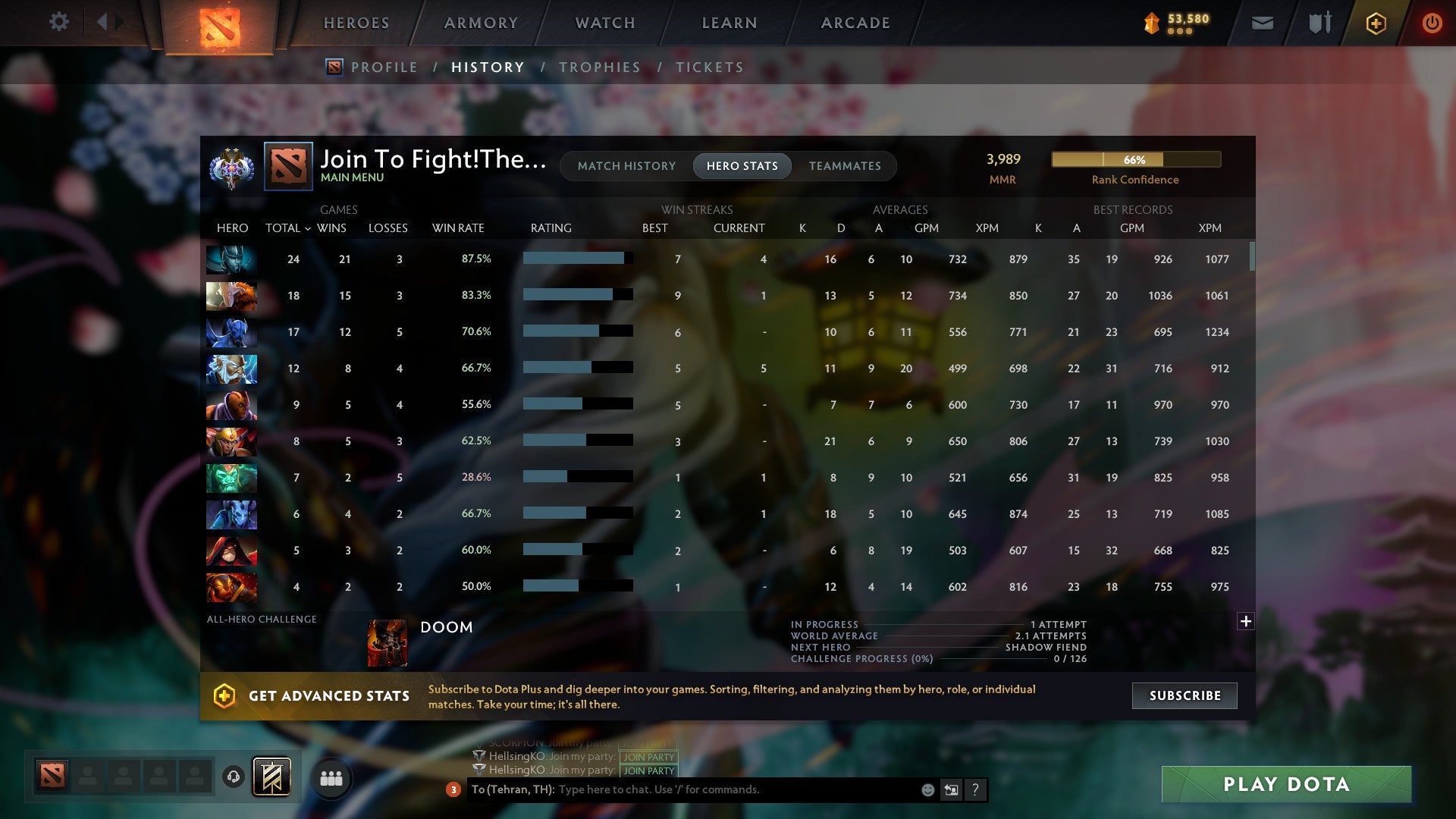Switch to the MATCH HISTORY tab

click(626, 166)
